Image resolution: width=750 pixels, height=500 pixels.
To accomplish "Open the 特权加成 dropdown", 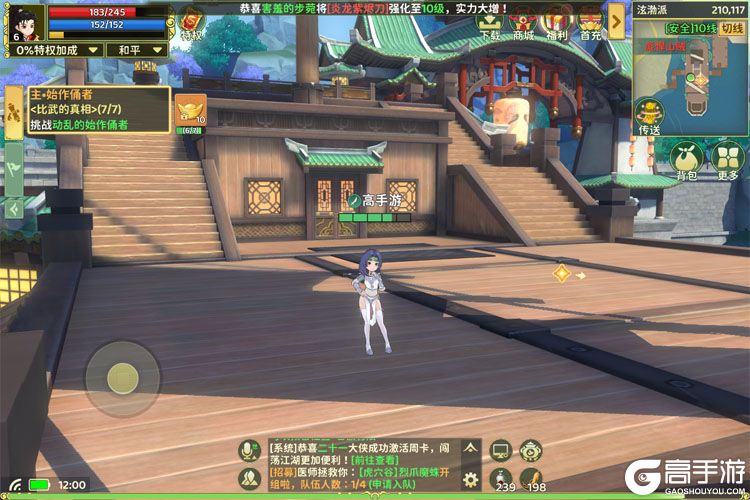I will (x=57, y=49).
